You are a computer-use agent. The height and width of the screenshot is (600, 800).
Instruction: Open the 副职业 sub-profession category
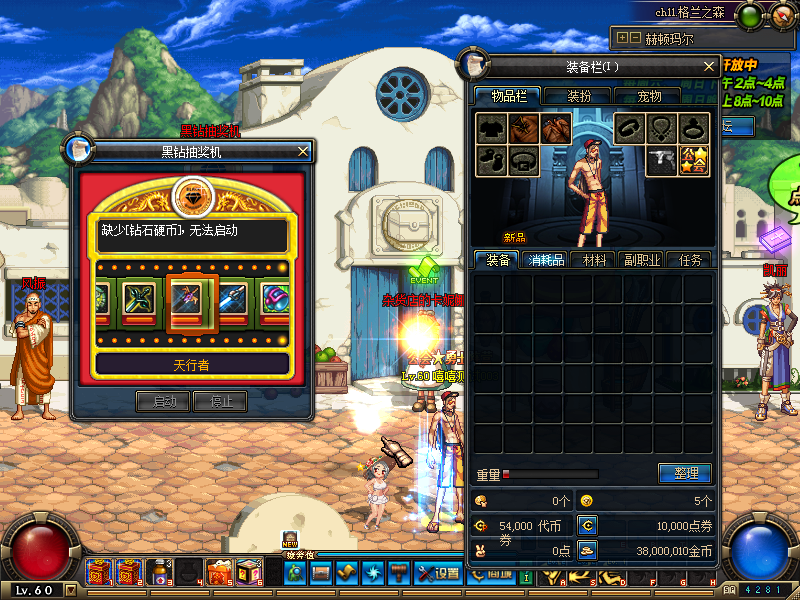pos(641,260)
